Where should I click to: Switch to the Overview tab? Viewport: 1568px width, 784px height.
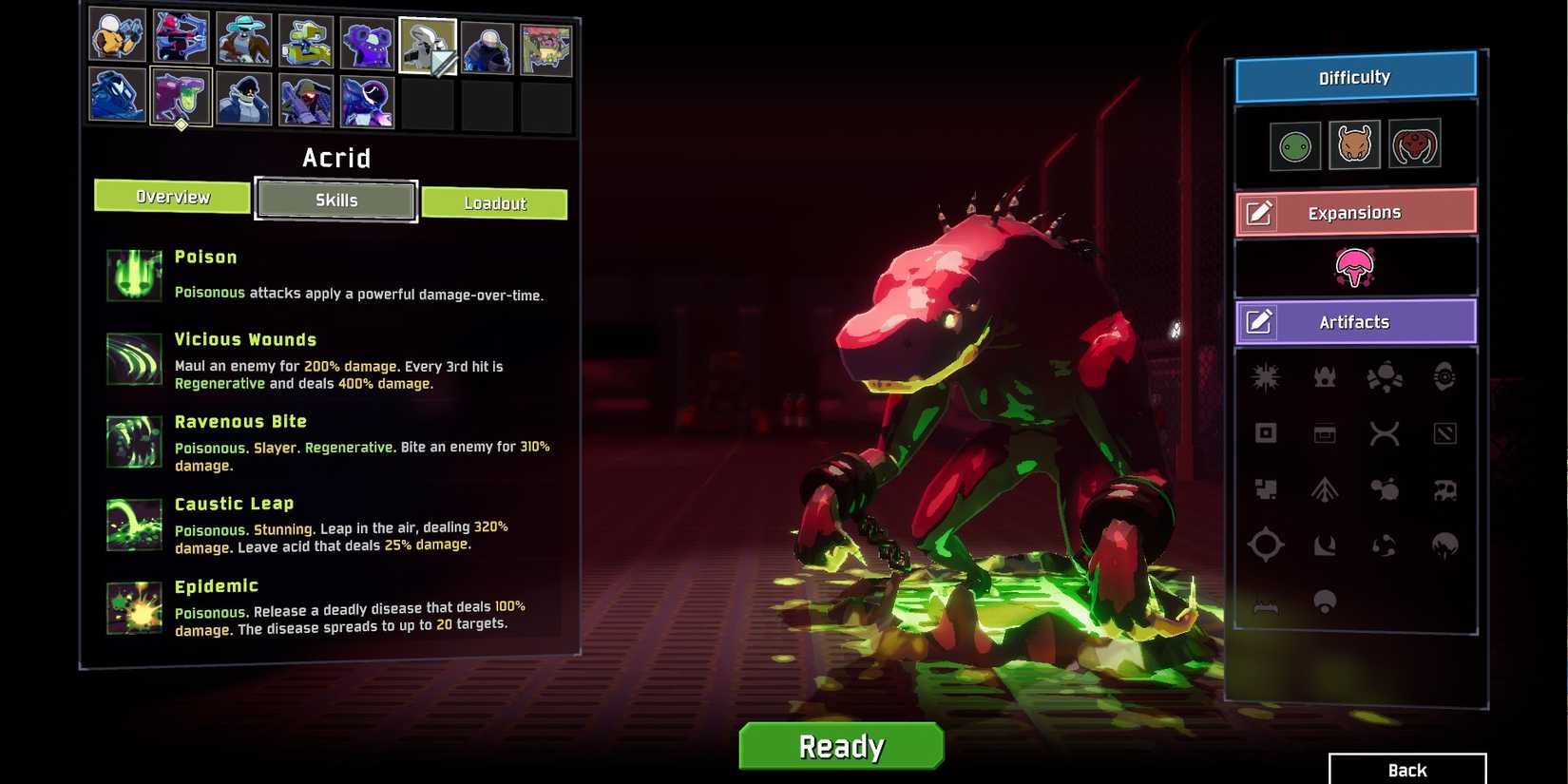coord(172,198)
